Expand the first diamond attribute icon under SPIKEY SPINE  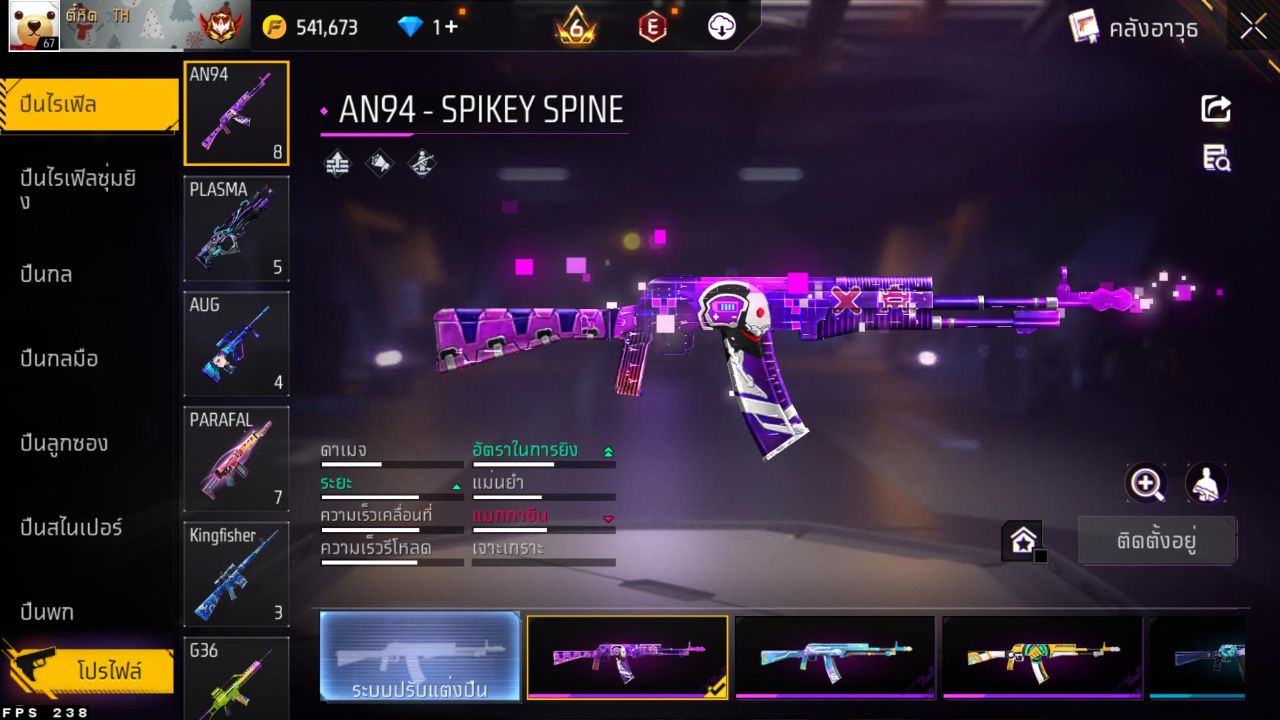coord(335,163)
